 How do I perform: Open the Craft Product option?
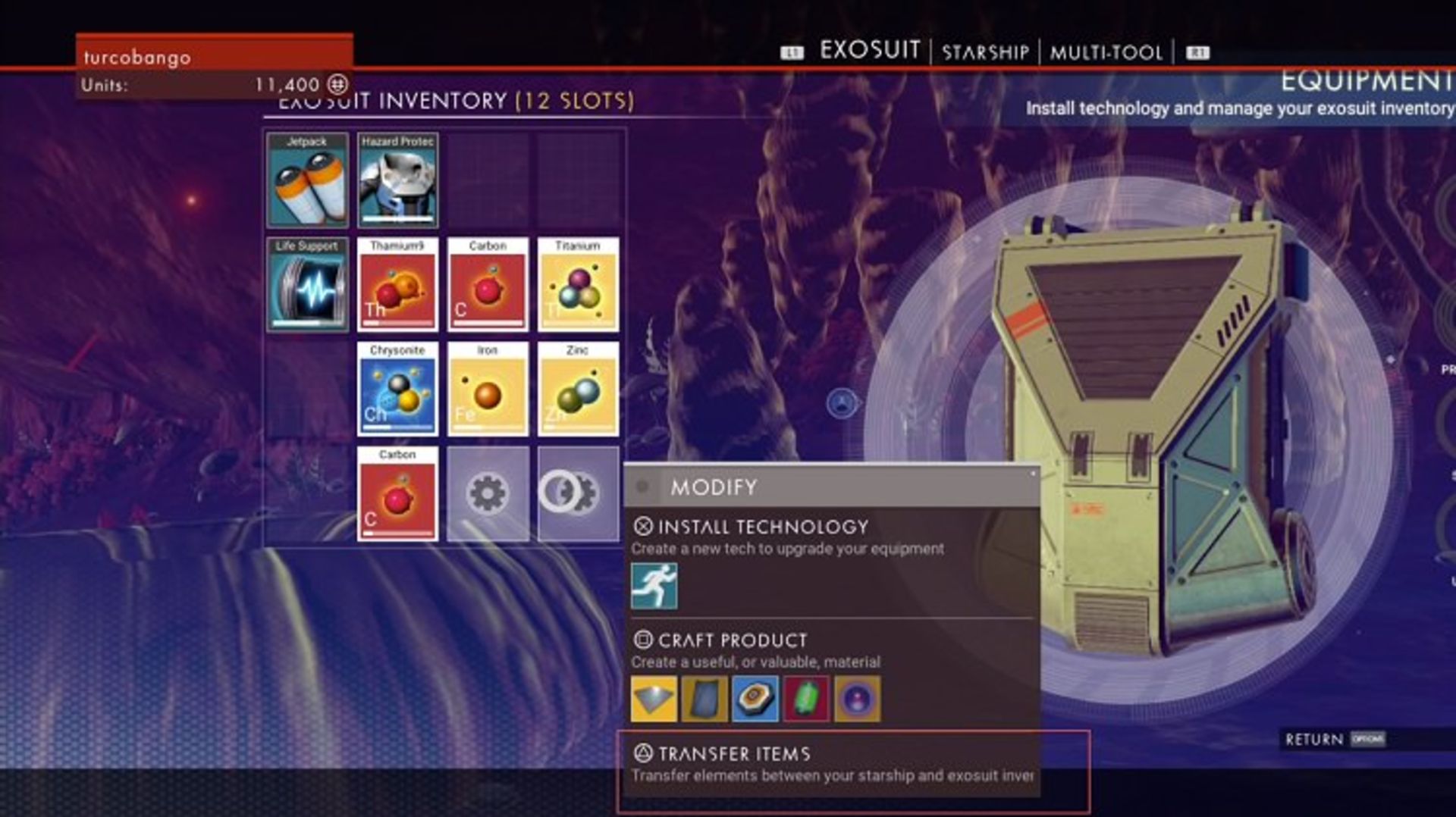pyautogui.click(x=732, y=640)
